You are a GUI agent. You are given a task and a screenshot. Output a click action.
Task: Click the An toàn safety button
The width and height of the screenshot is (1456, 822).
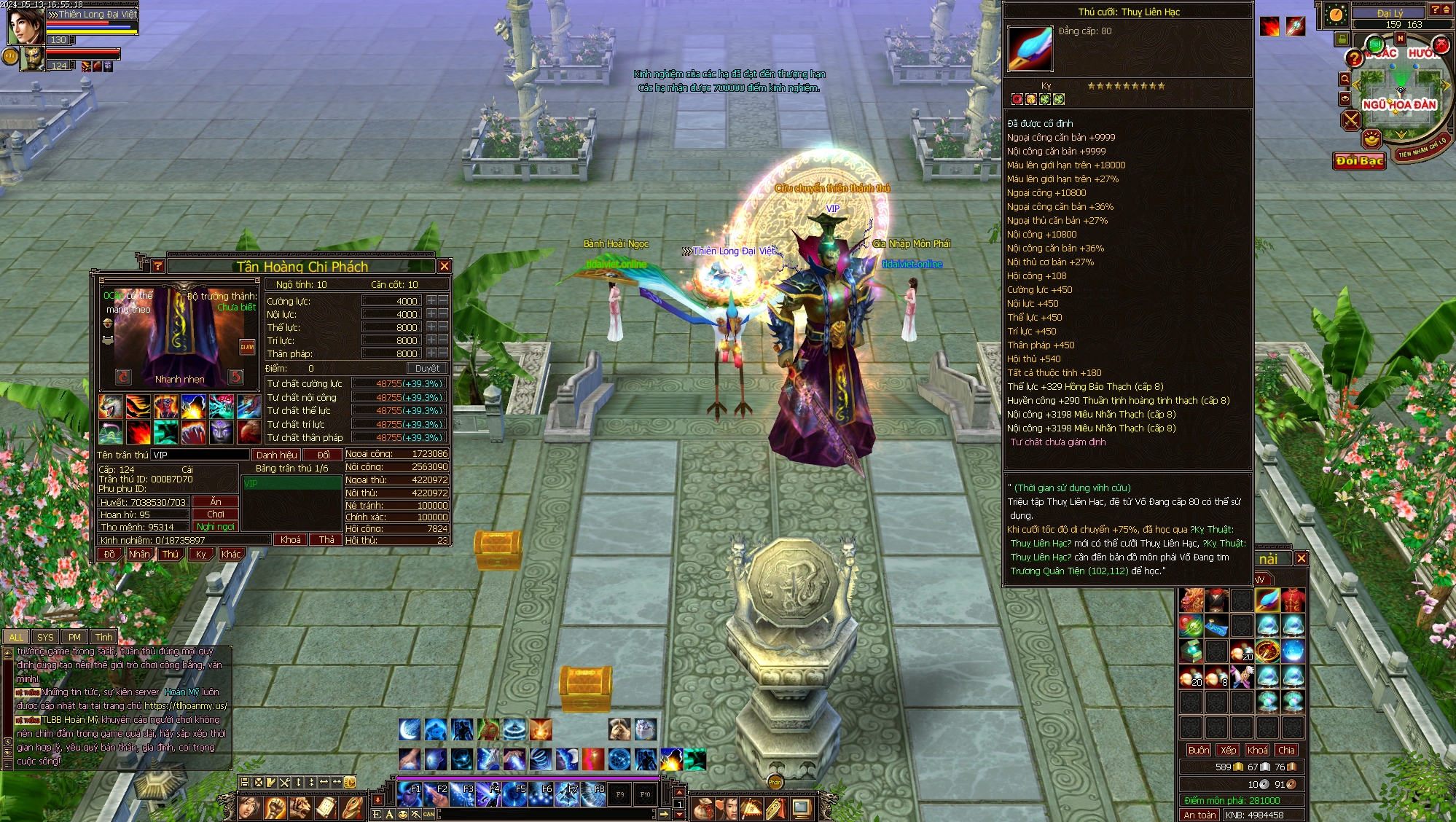[x=1199, y=815]
